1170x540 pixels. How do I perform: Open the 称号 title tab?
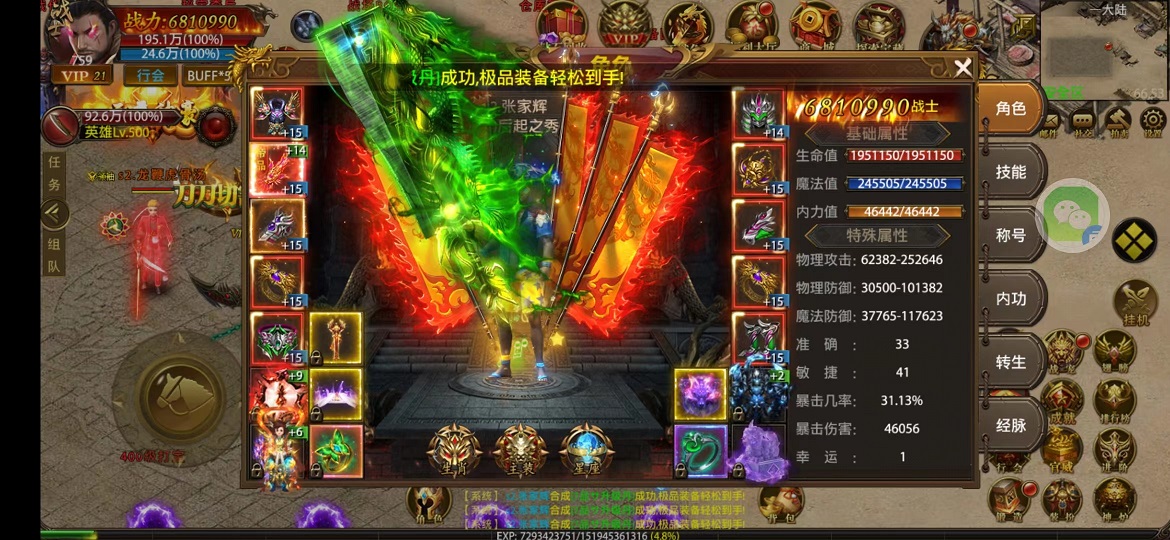[x=1011, y=236]
